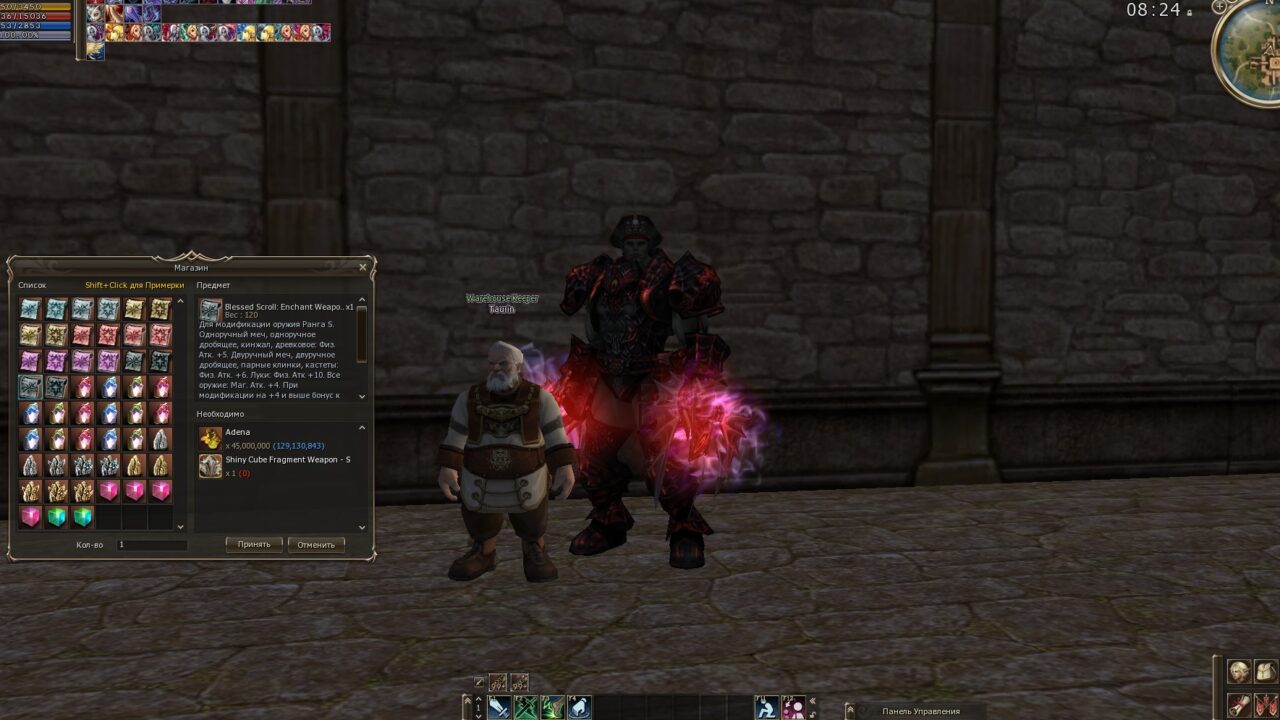Choose the bright green cube in the last row
The height and width of the screenshot is (720, 1280).
tap(56, 517)
